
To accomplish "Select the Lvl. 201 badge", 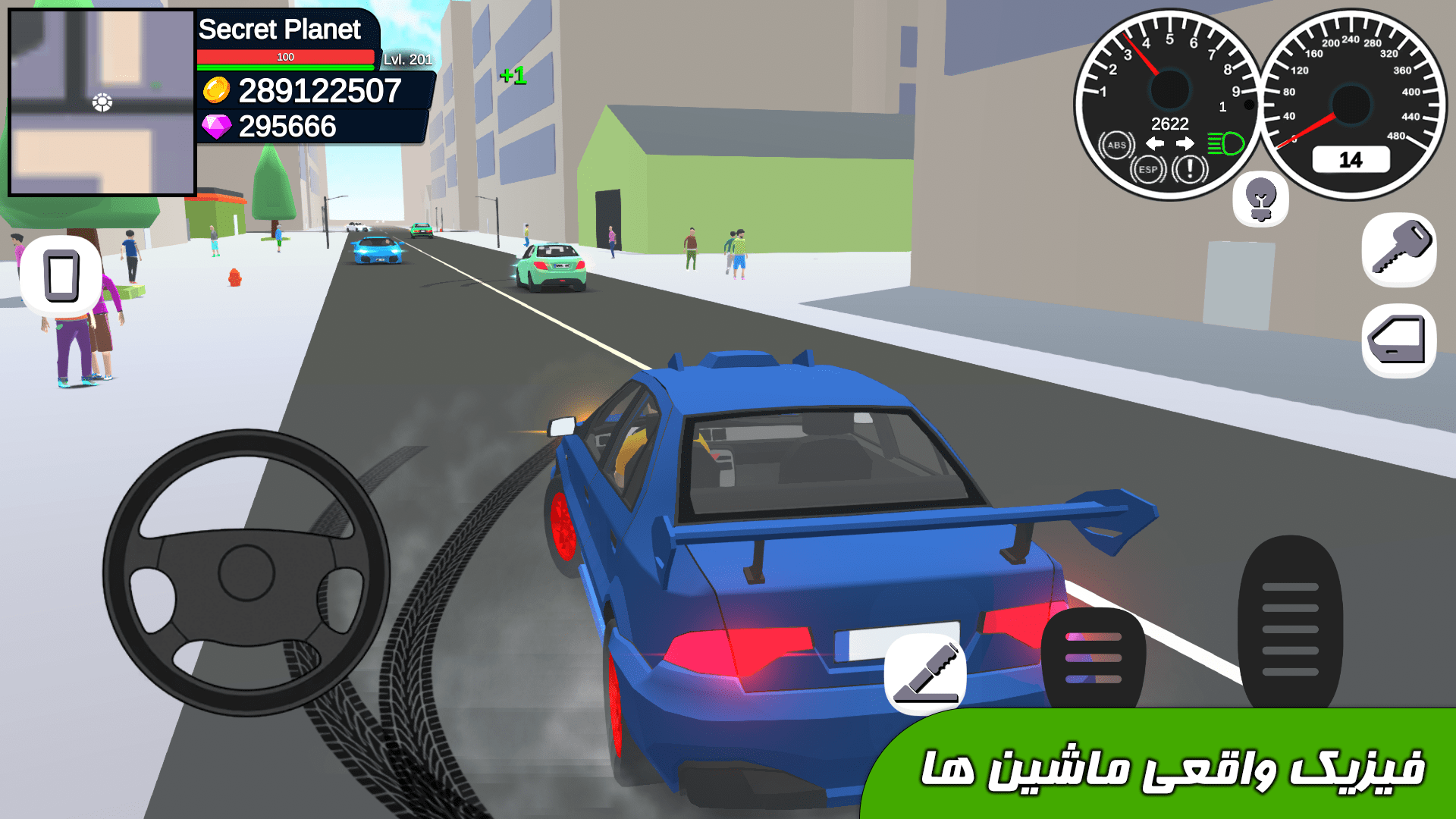I will point(407,57).
